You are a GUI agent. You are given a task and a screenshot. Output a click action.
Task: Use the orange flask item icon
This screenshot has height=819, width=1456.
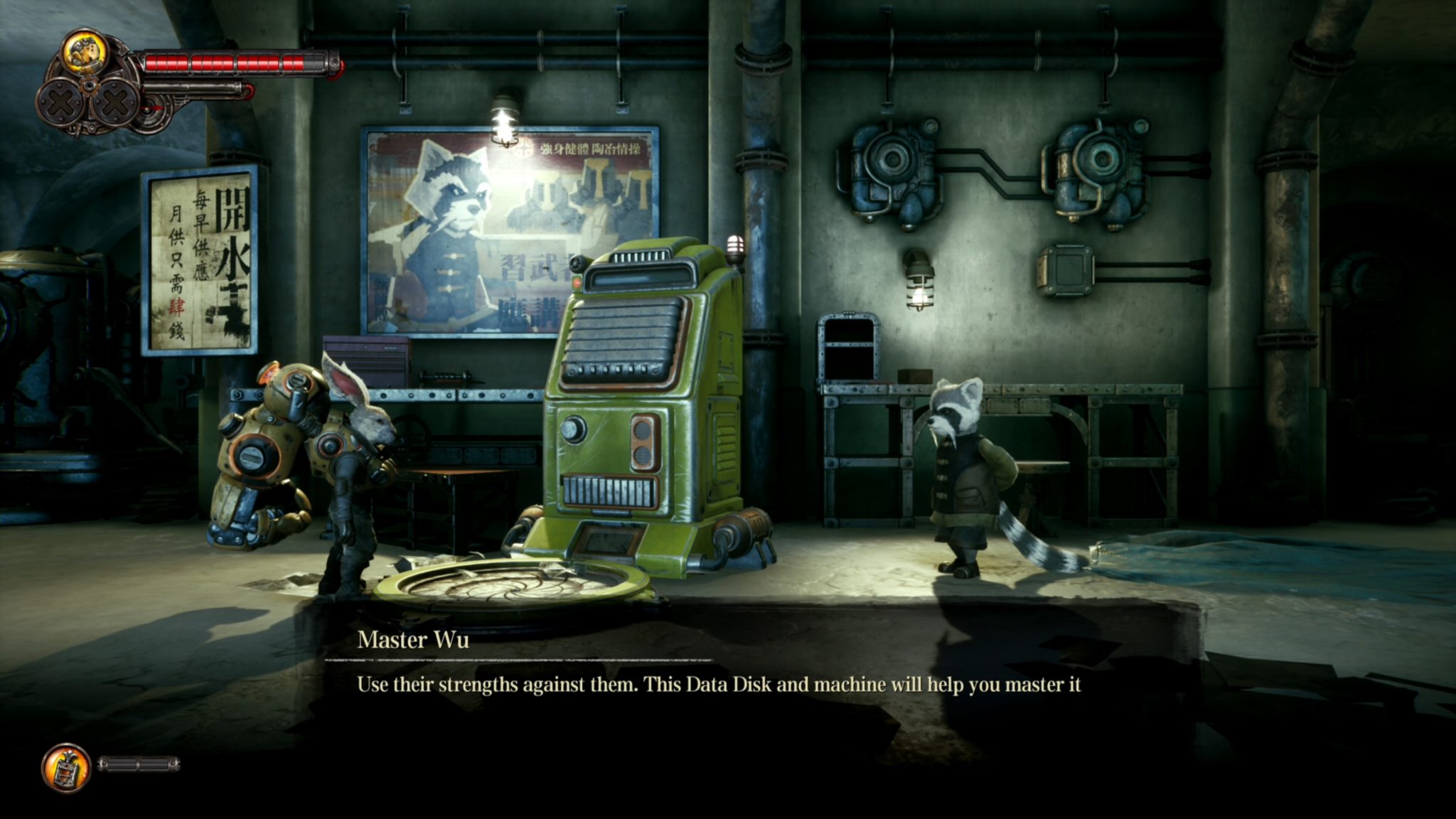[66, 768]
